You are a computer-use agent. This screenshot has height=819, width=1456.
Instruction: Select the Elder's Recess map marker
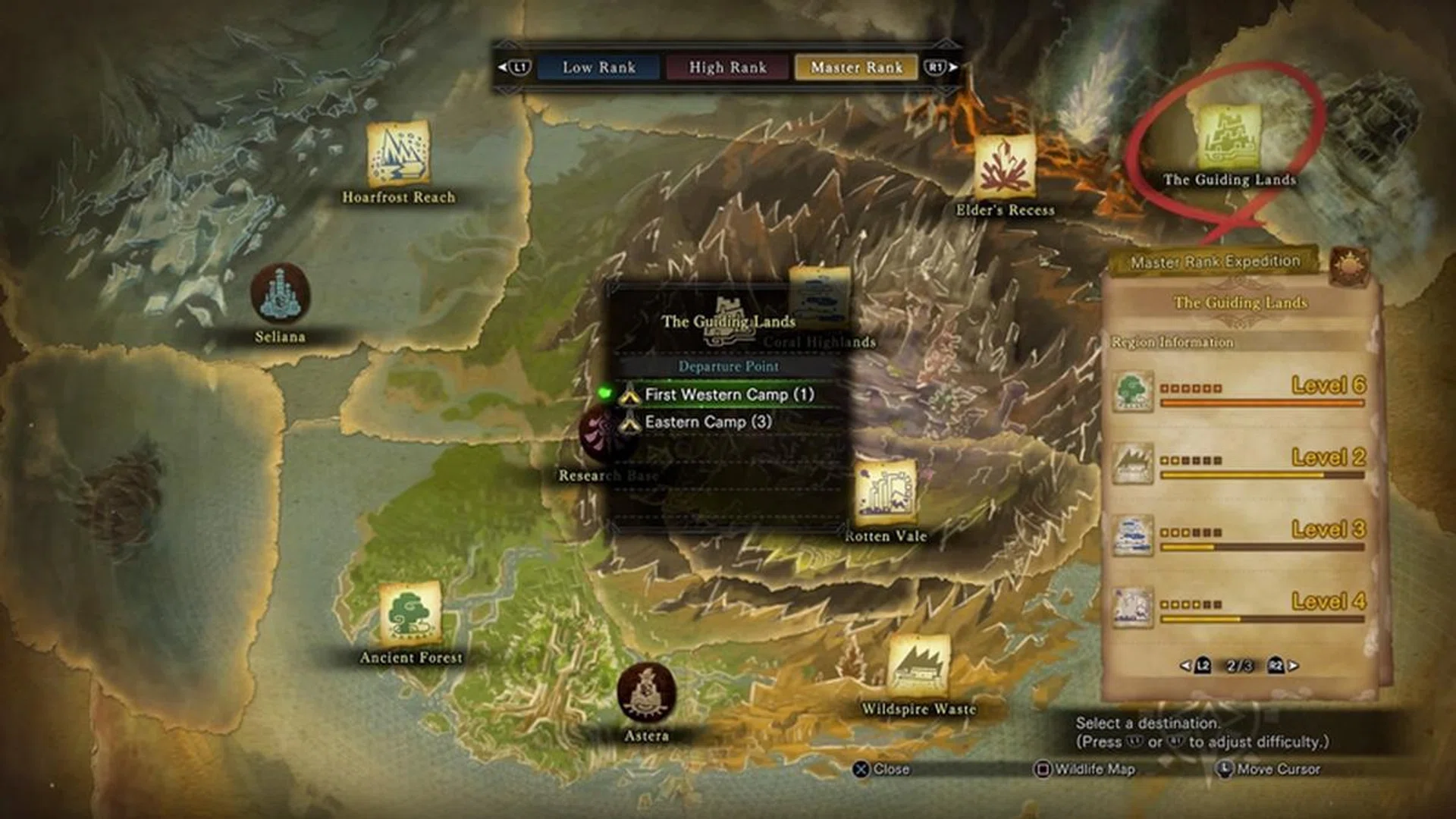1005,165
